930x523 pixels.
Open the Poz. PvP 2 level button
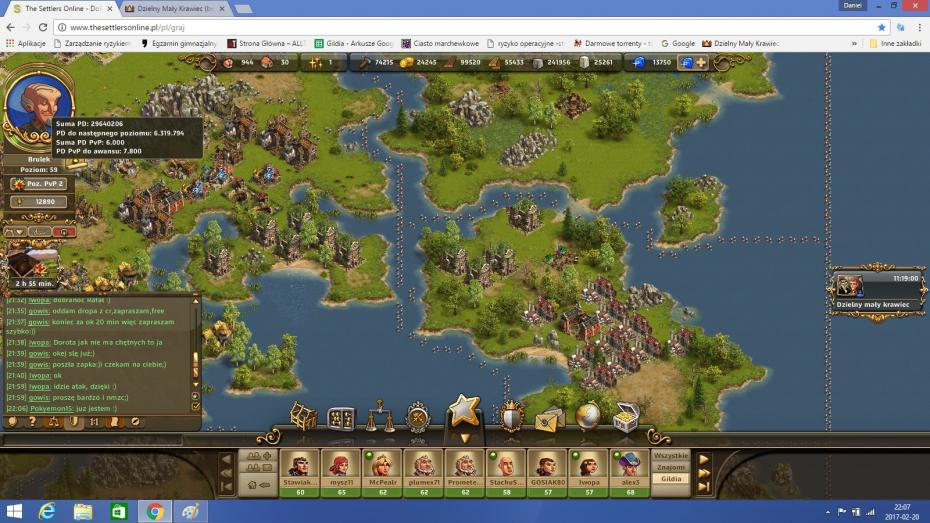[39, 184]
